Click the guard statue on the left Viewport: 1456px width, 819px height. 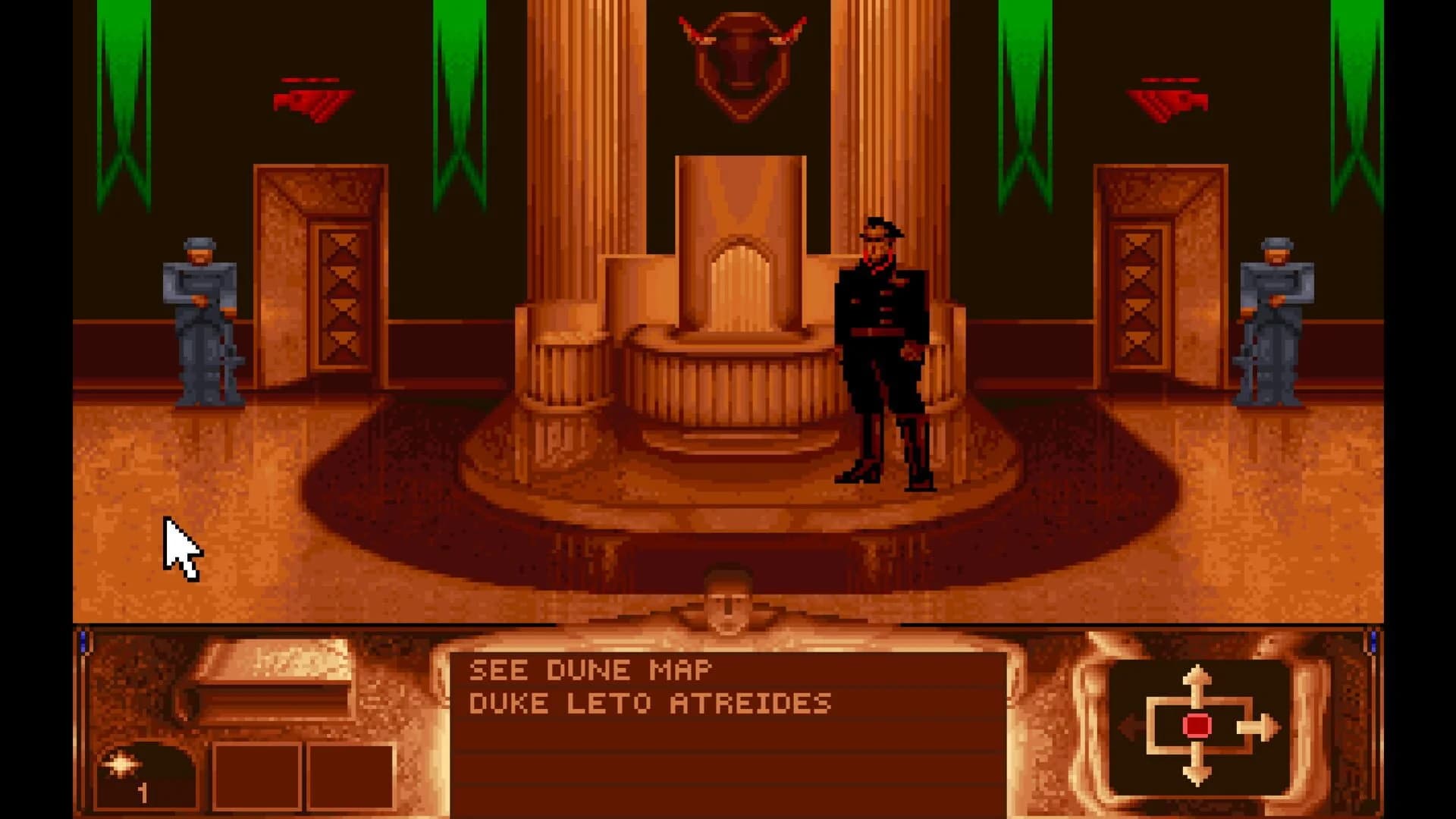coord(201,318)
